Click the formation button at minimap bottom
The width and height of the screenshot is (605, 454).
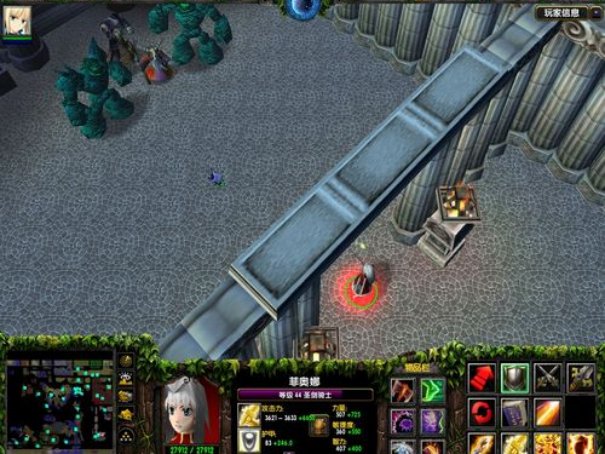127,438
